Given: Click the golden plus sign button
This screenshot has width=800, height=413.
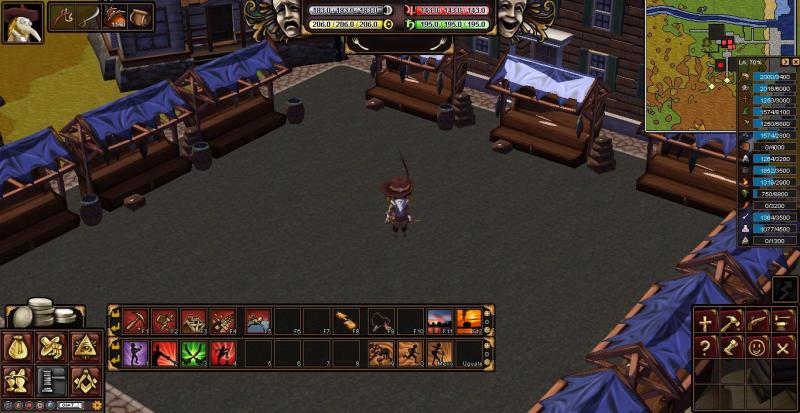Looking at the screenshot, I should tap(706, 322).
